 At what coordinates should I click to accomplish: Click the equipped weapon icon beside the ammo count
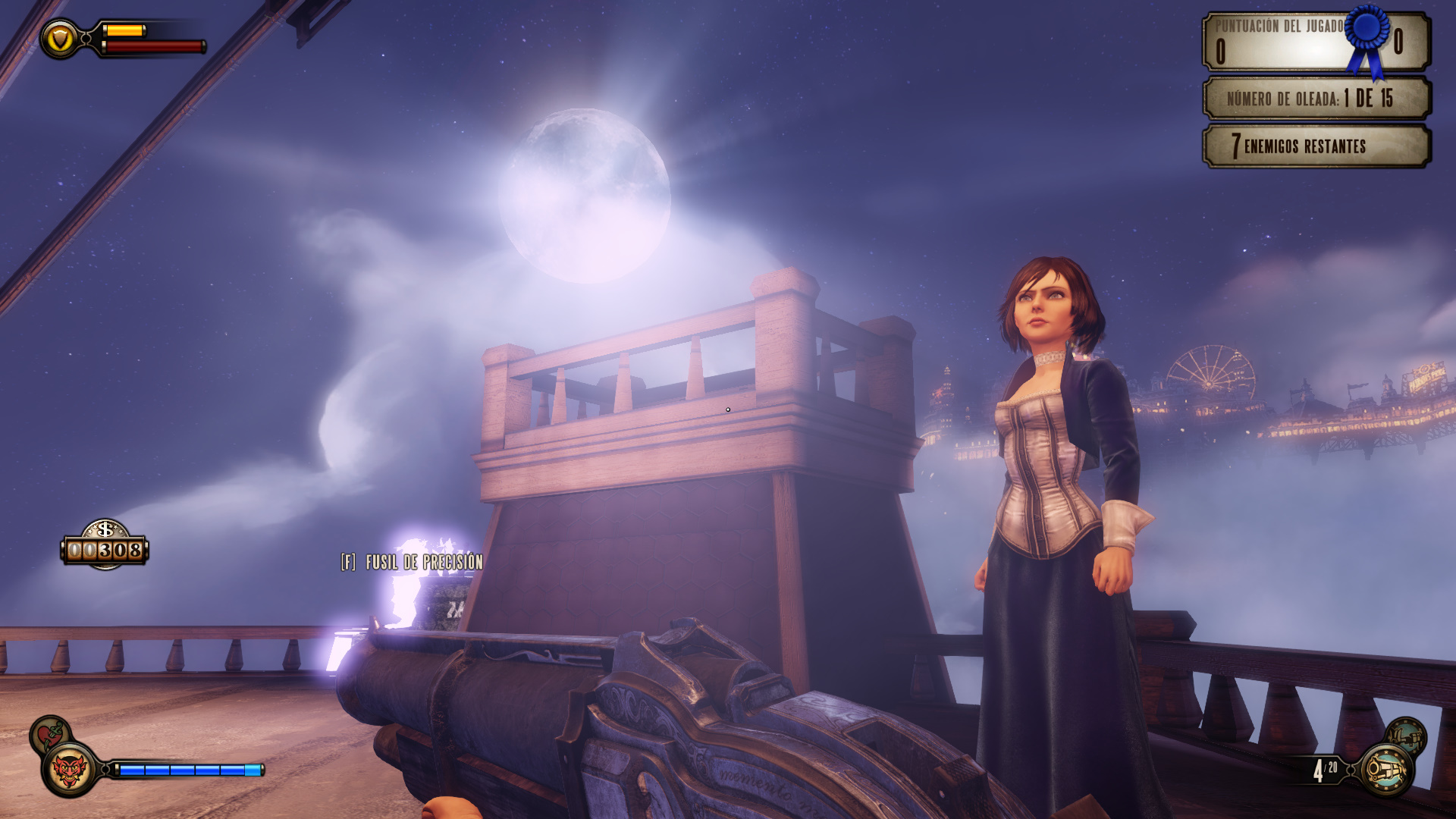[1386, 770]
